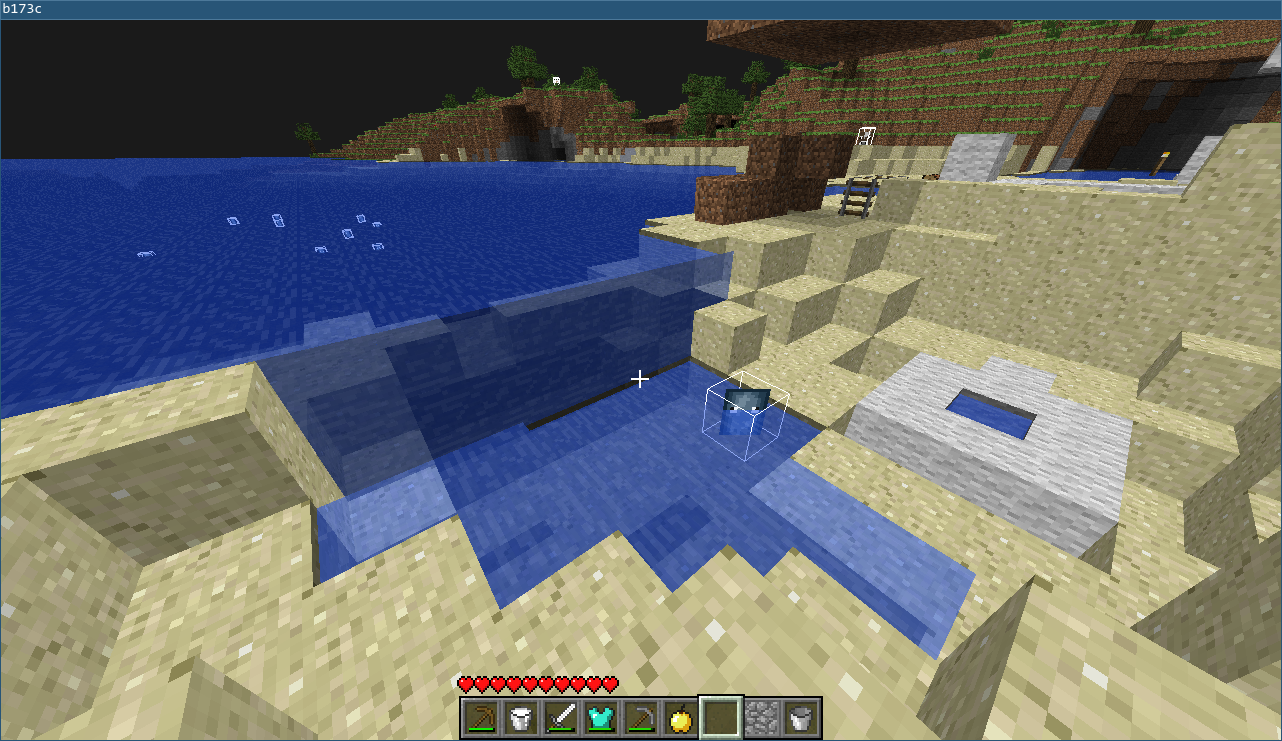Equip the iron sword from the hotbar

[x=561, y=717]
